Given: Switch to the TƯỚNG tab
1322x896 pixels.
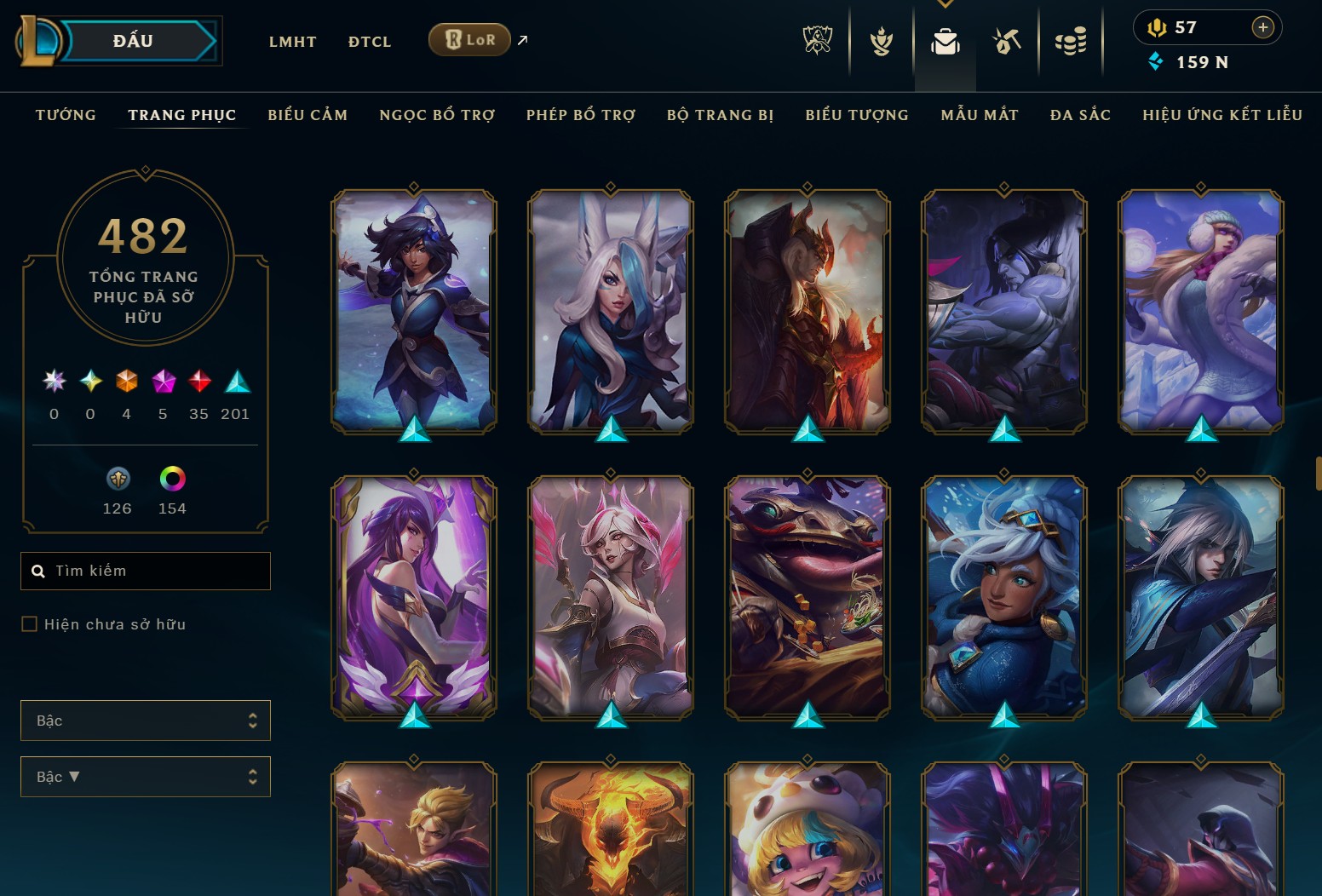Looking at the screenshot, I should (x=66, y=114).
